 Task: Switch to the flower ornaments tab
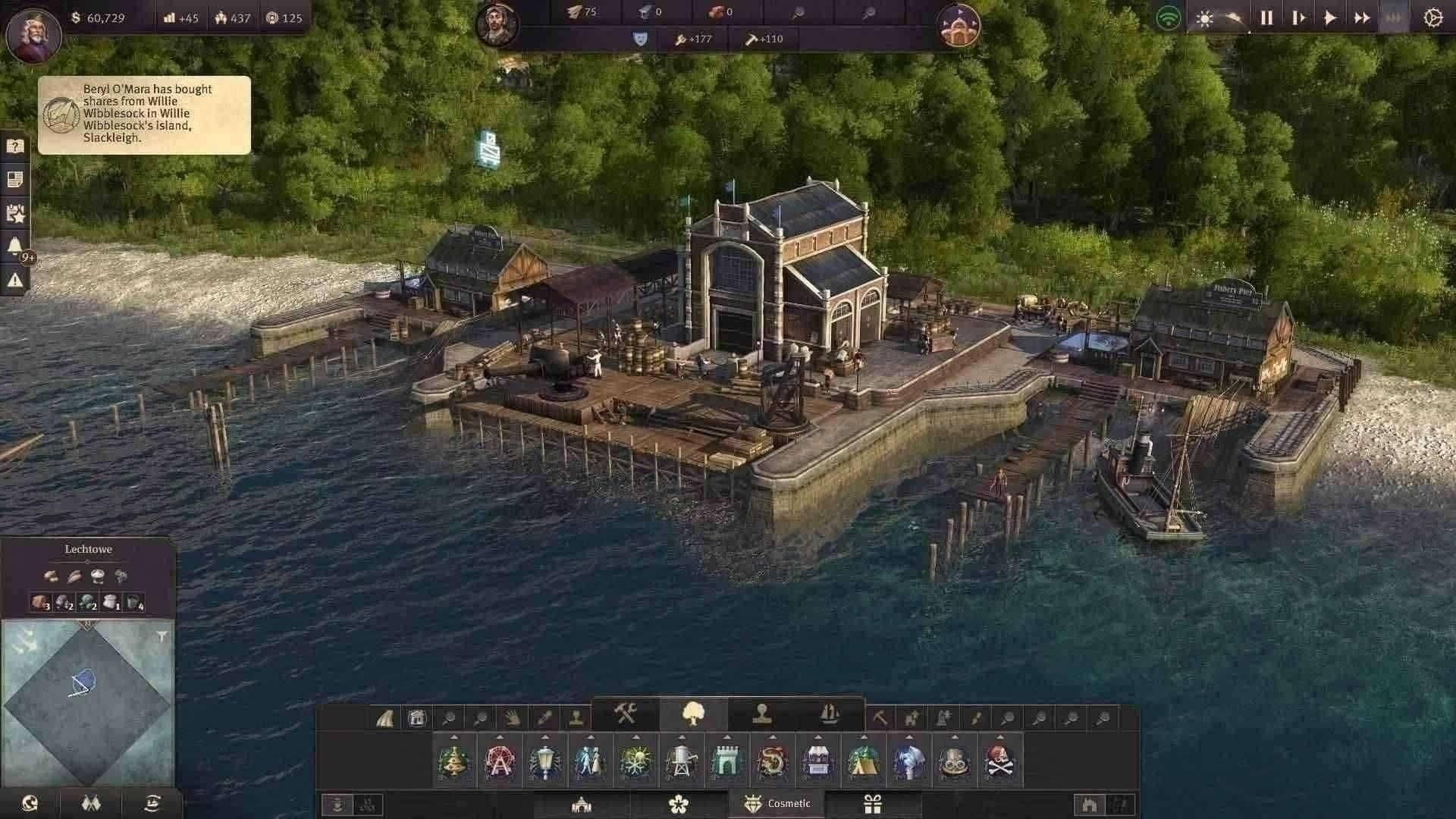pos(679,804)
